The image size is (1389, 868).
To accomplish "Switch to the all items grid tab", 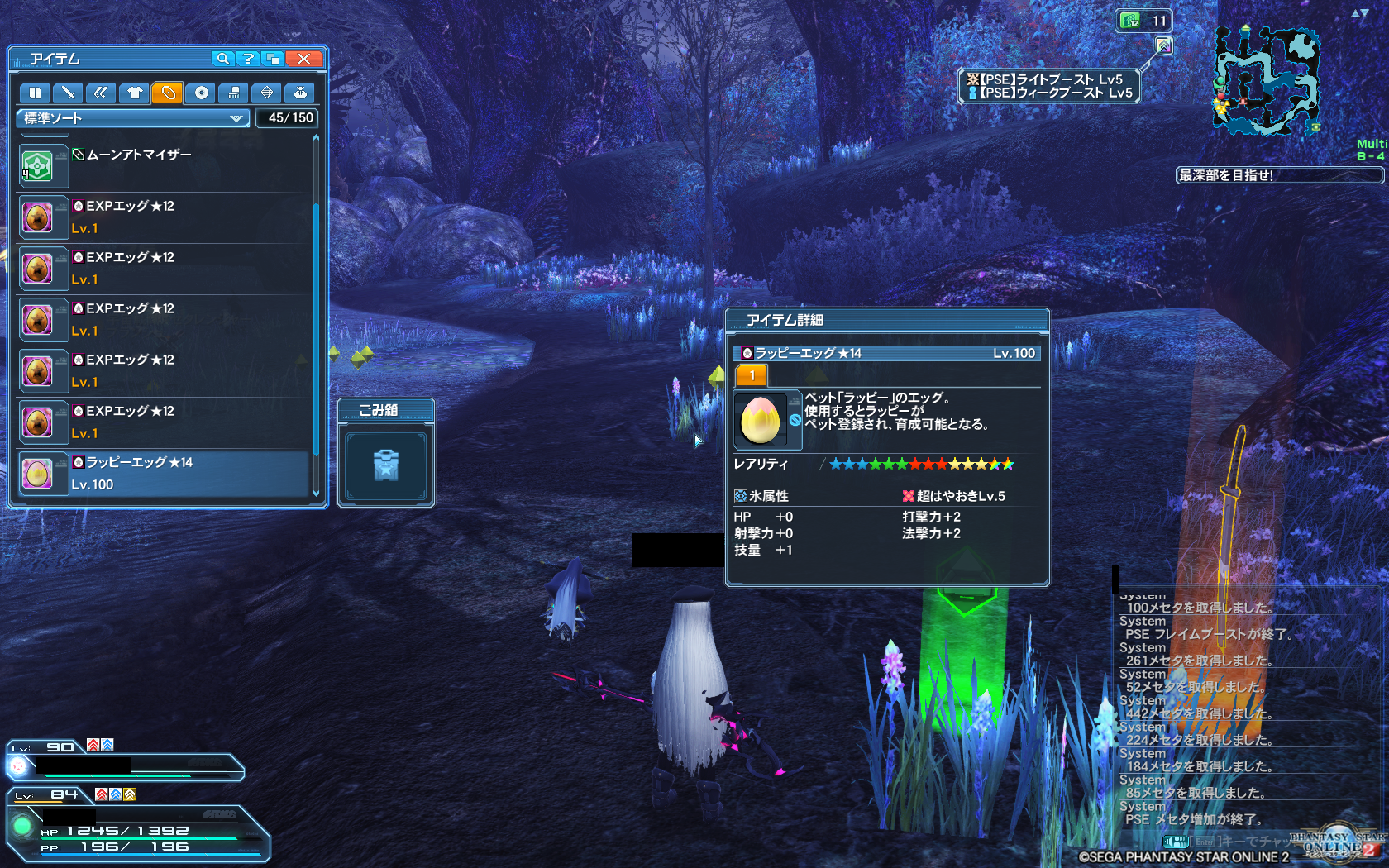I will pos(35,93).
